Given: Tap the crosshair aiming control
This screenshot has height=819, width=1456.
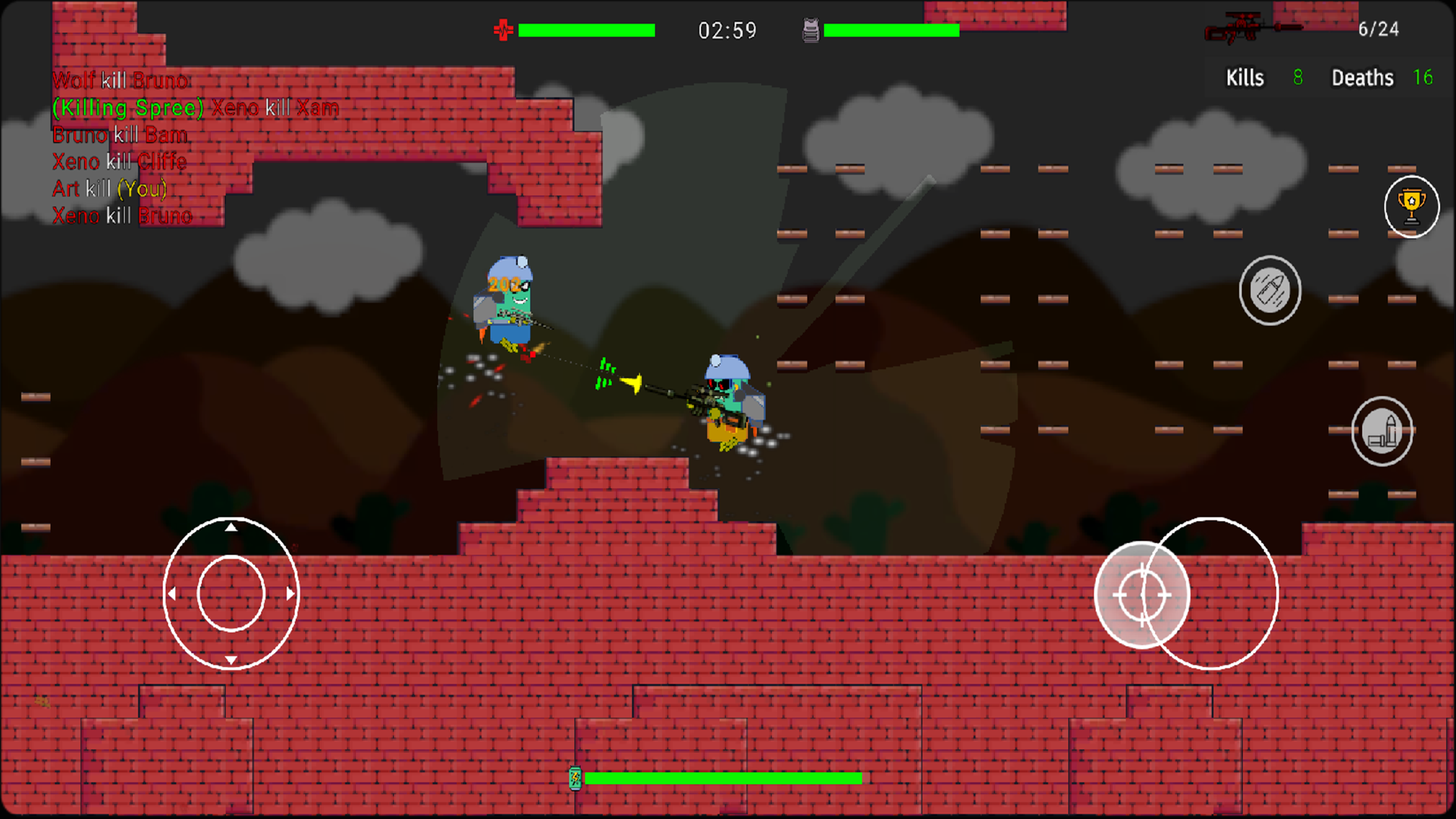Looking at the screenshot, I should 1142,595.
